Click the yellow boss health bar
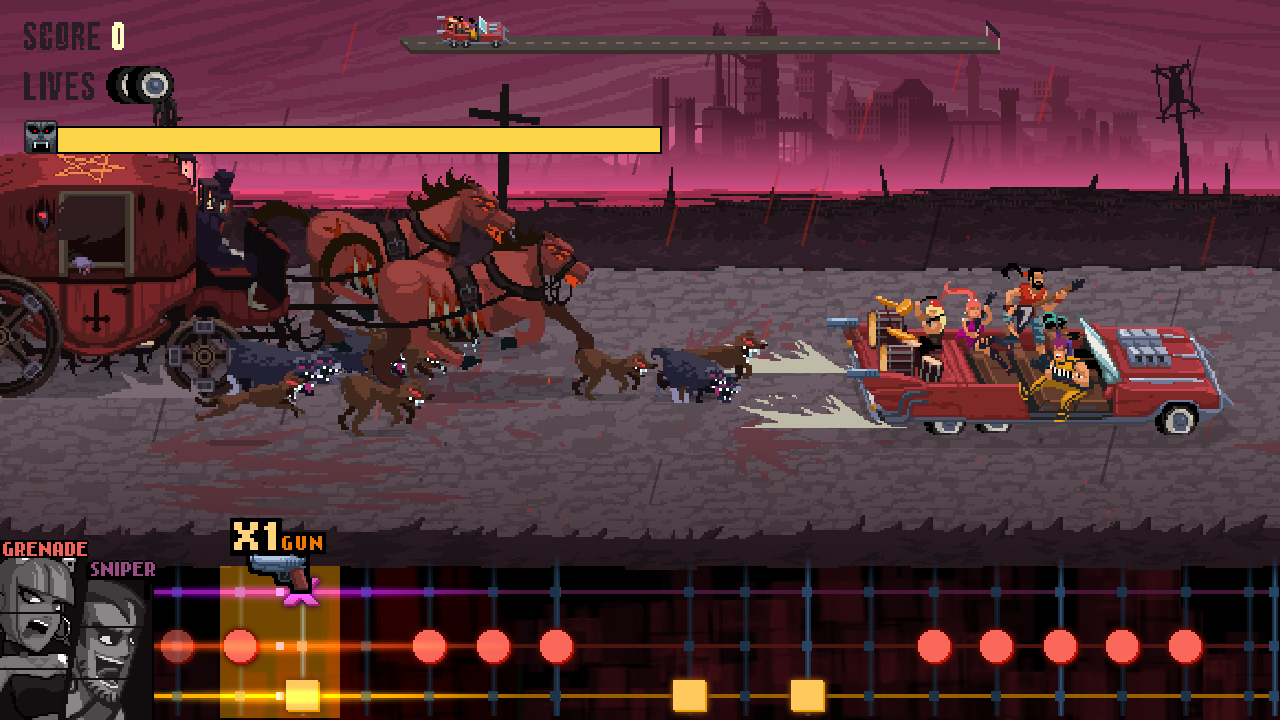1280x720 pixels. [x=360, y=138]
